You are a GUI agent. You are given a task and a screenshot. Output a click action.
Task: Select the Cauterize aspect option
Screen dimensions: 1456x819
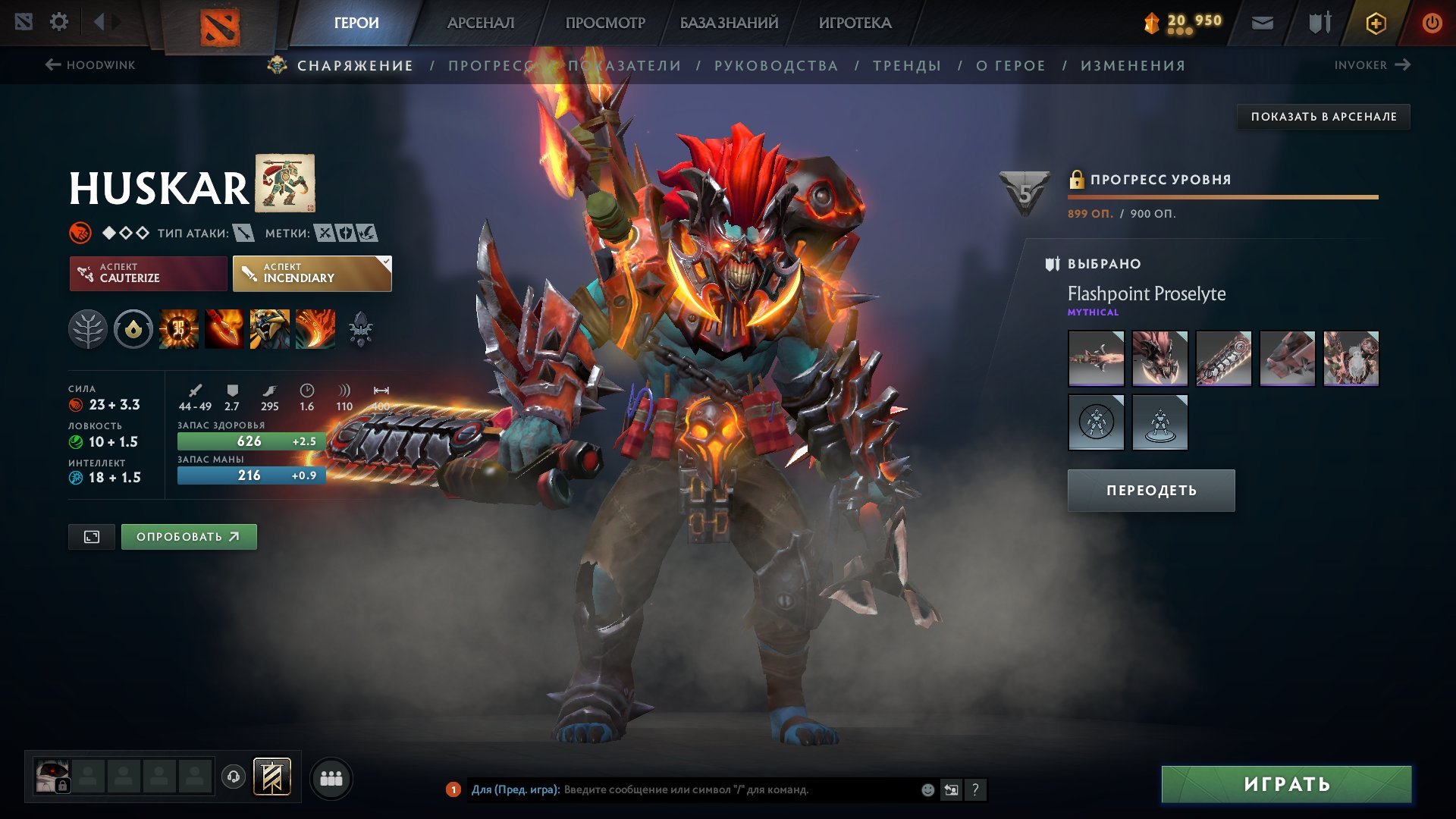pos(147,273)
